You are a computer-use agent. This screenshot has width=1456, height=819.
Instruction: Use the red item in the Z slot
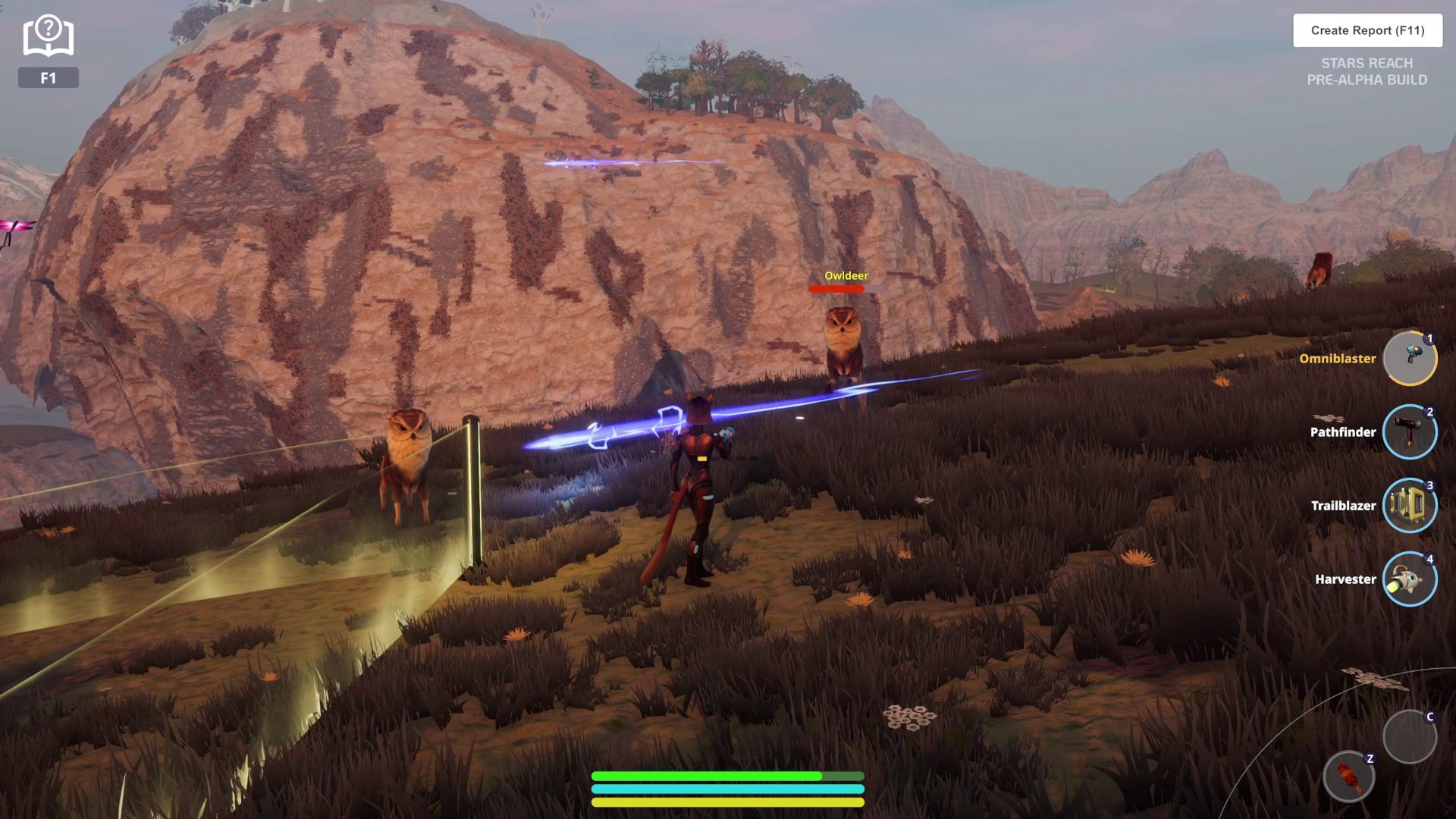pos(1348,777)
